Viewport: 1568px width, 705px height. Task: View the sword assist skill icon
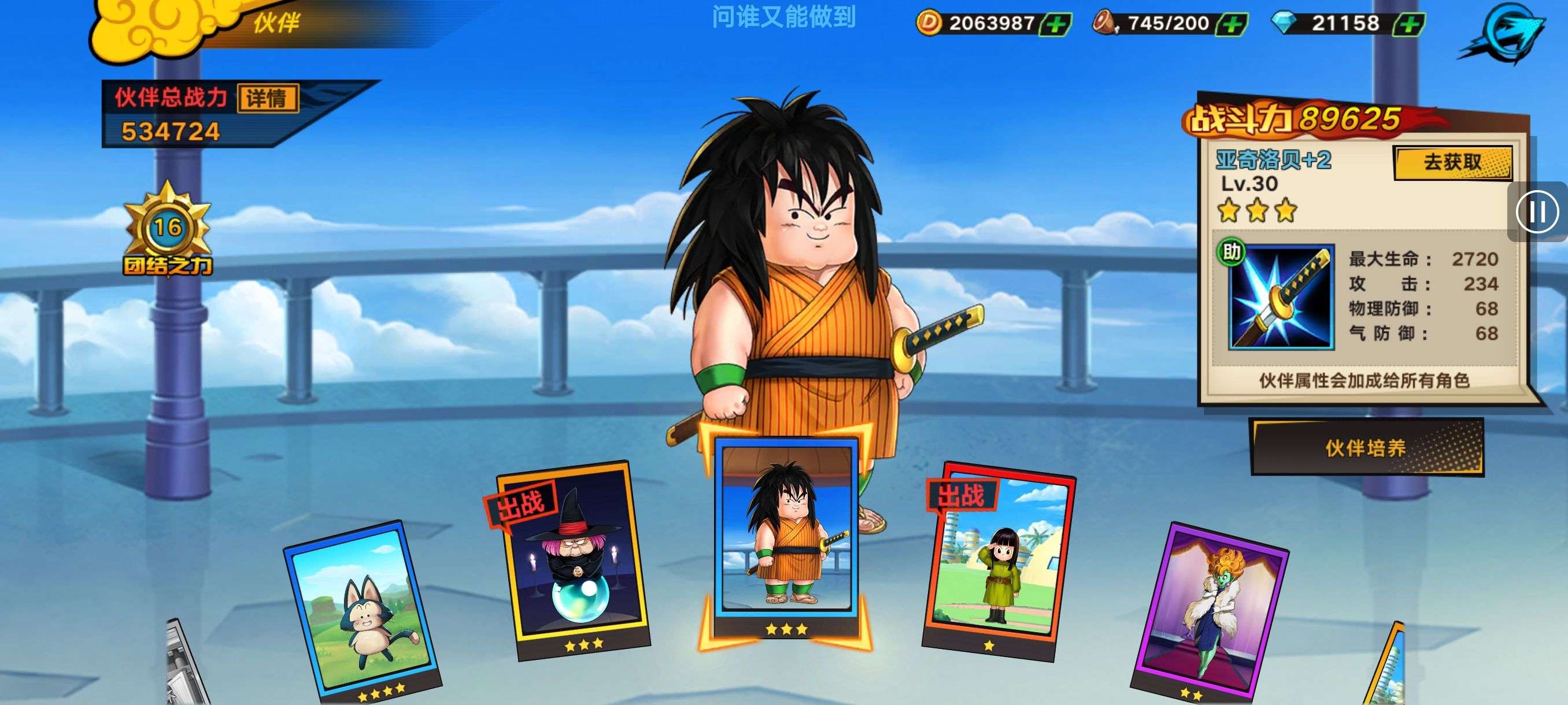click(1281, 298)
